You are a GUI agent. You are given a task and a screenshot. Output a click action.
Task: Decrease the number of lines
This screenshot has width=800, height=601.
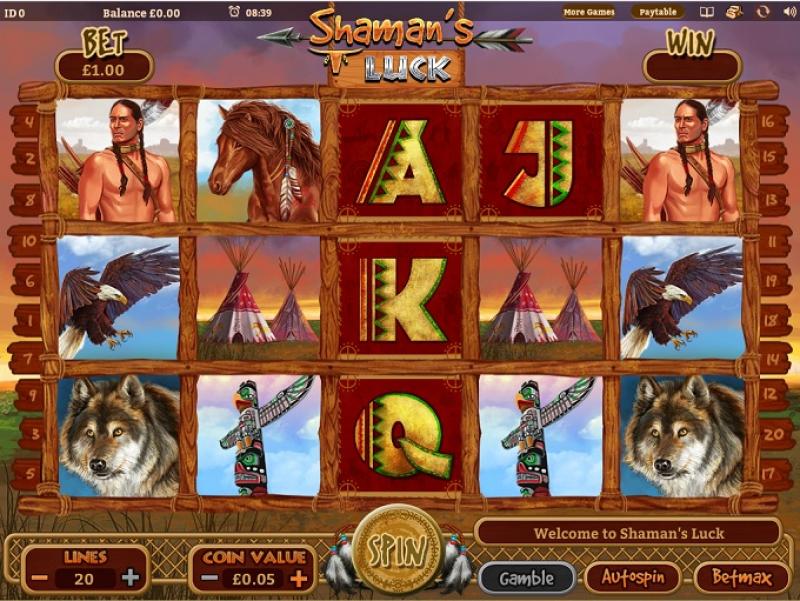click(39, 578)
